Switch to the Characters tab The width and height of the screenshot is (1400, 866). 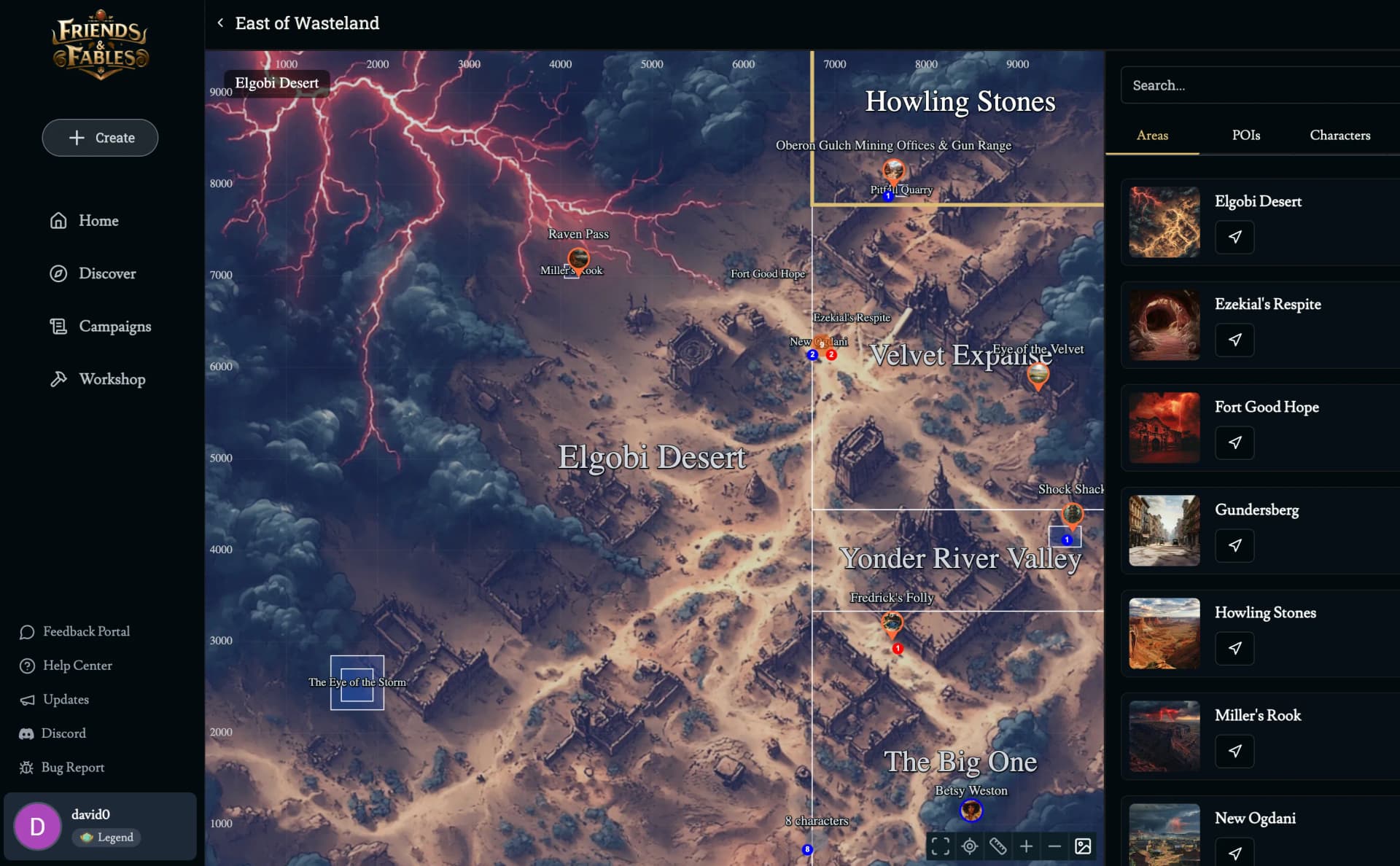coord(1341,135)
